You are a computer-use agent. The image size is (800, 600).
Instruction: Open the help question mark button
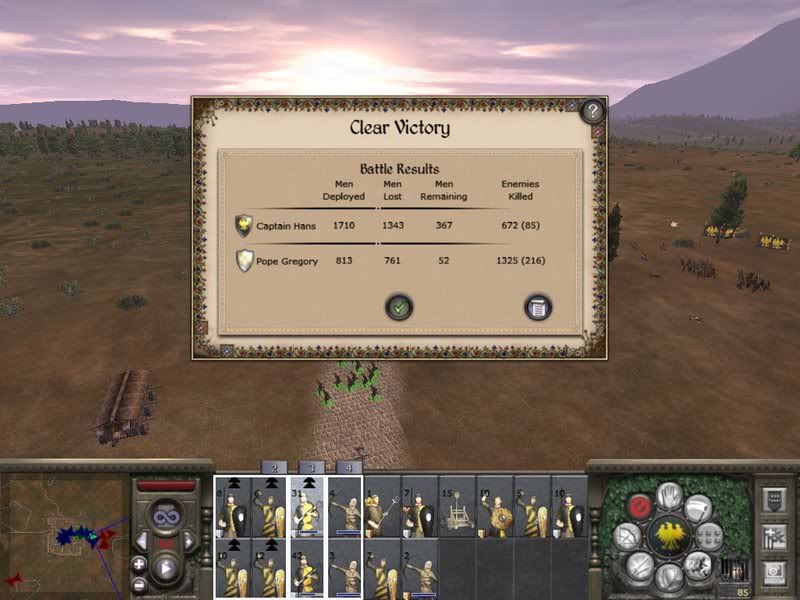click(592, 110)
